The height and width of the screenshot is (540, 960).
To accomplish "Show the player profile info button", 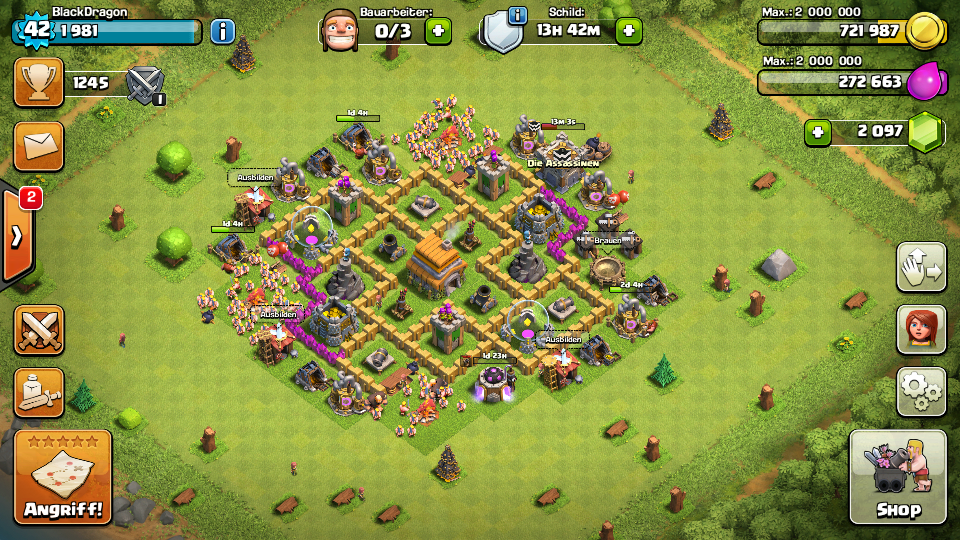I will pos(222,31).
